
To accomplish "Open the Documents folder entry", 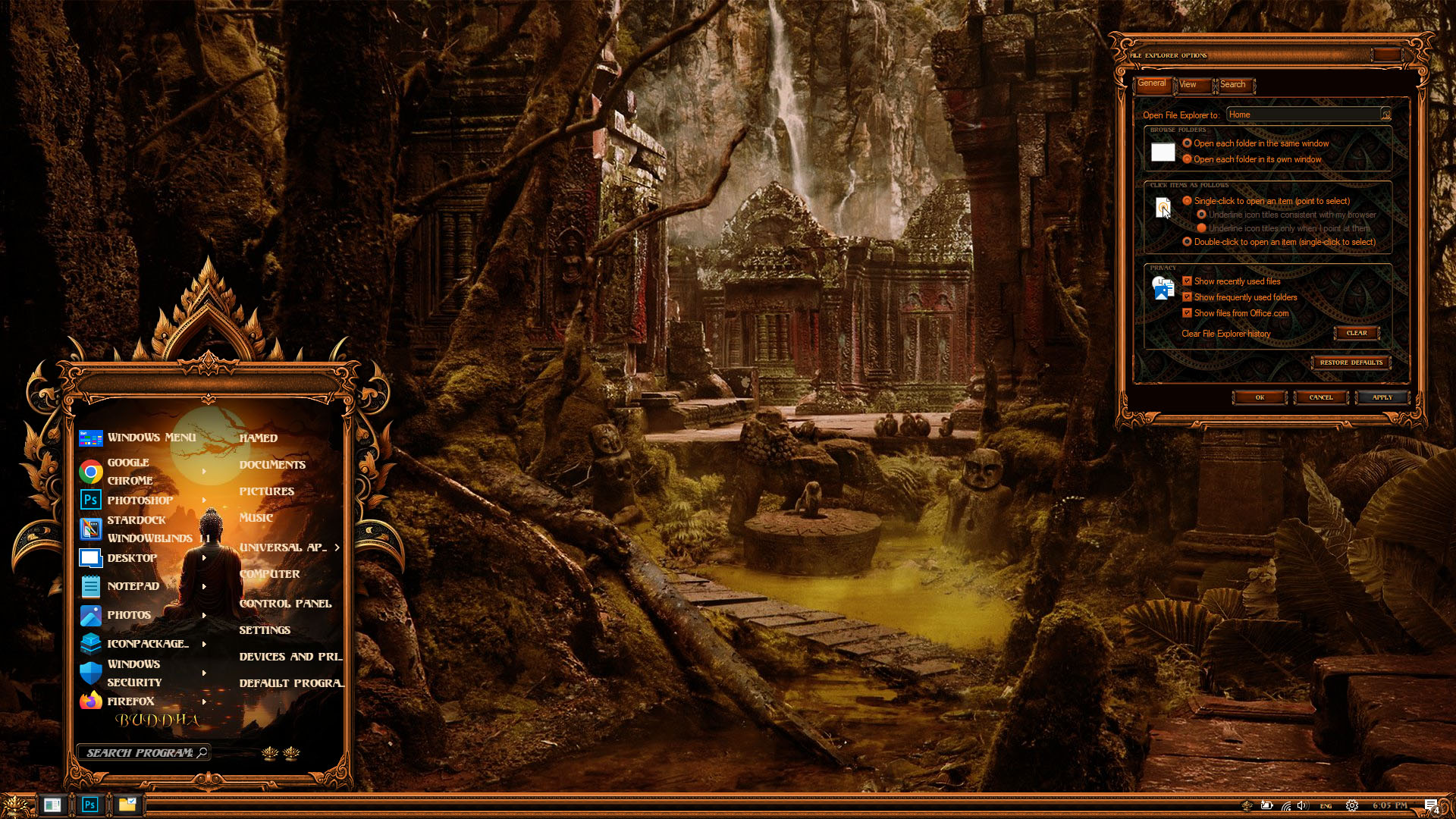I will click(272, 465).
